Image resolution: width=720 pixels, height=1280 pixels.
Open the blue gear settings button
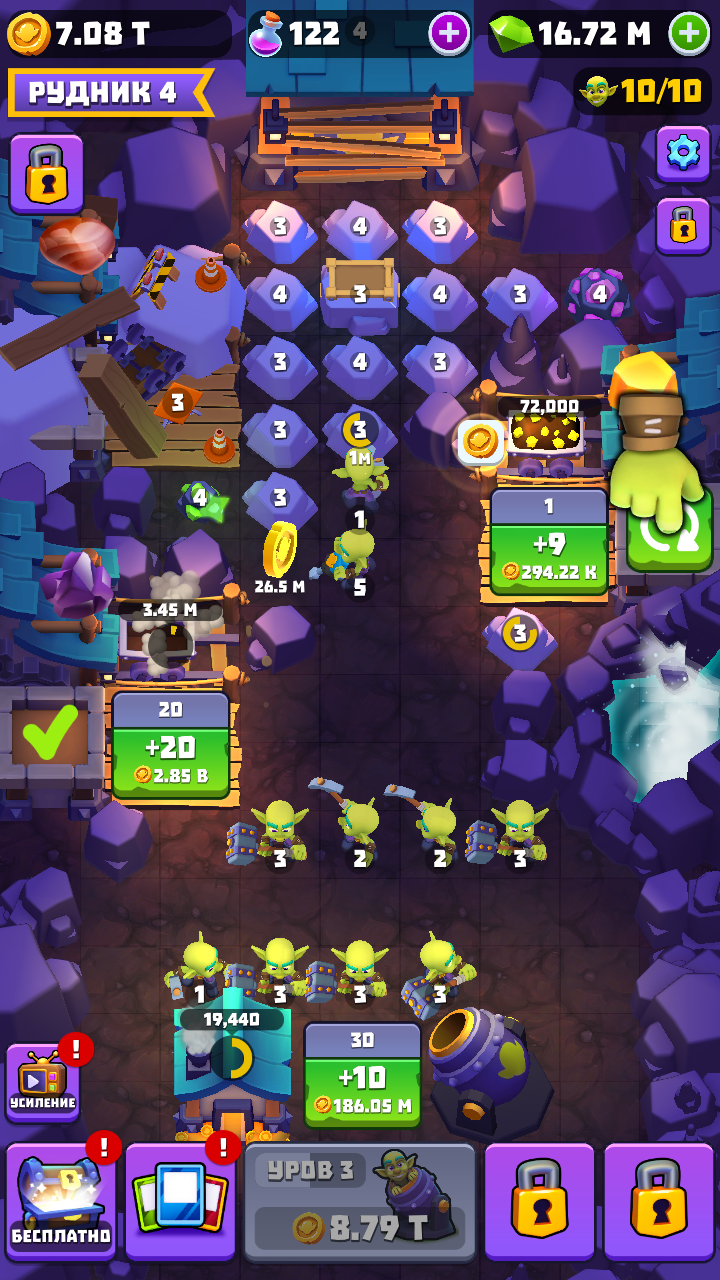coord(683,153)
